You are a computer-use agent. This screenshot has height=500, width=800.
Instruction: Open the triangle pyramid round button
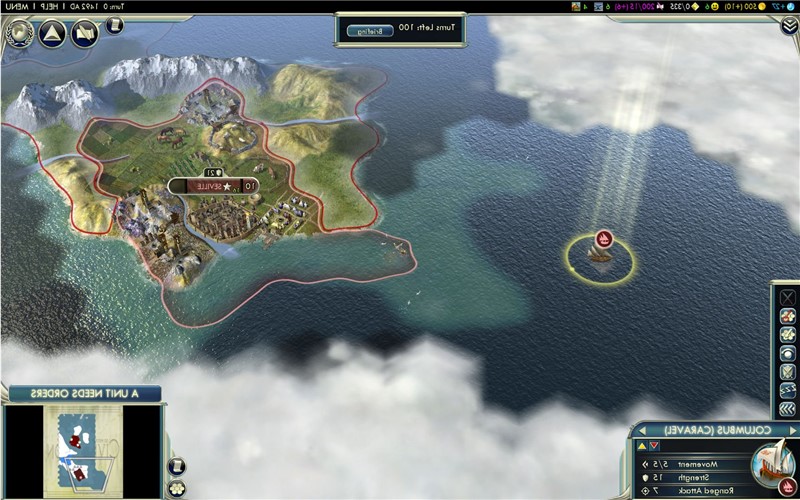54,34
